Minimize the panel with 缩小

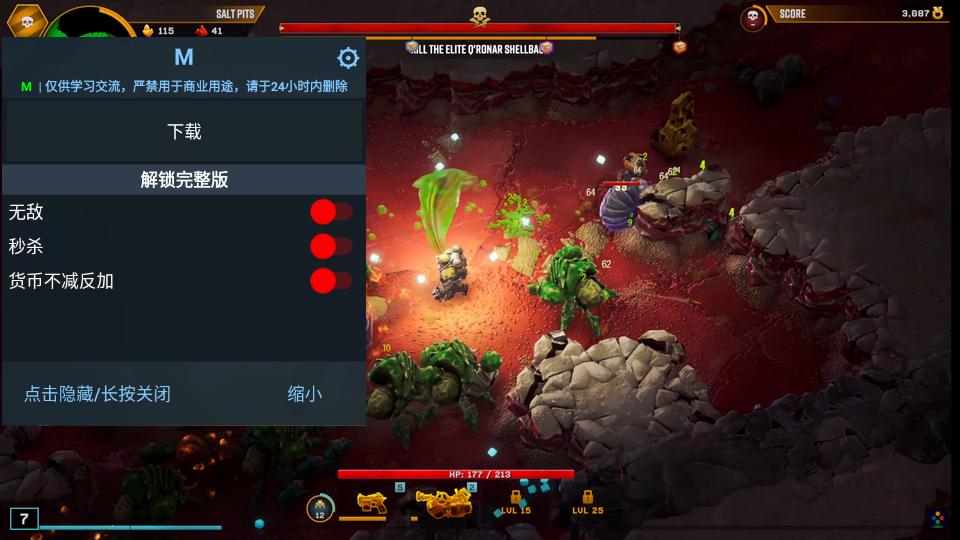[x=305, y=394]
